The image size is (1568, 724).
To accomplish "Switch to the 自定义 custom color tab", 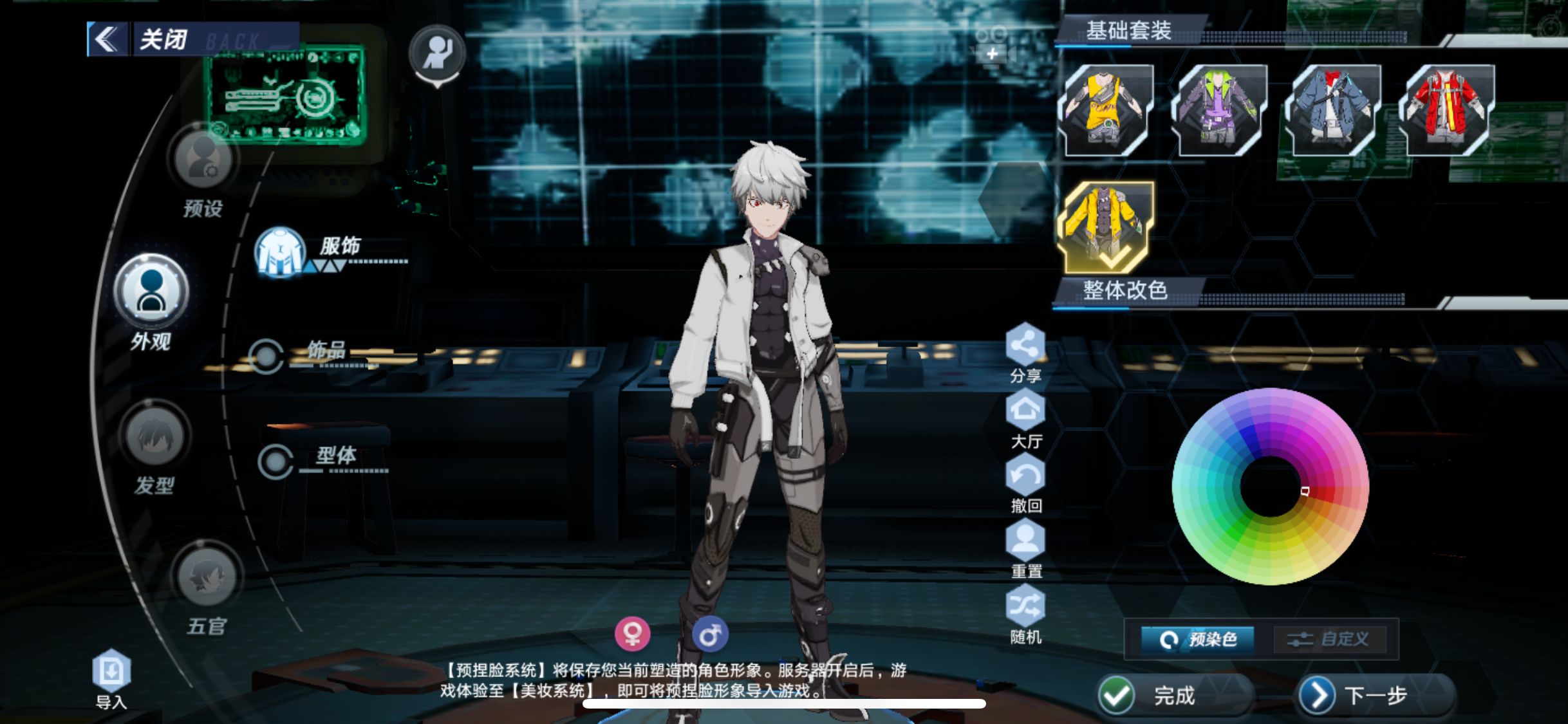I will [x=1328, y=639].
